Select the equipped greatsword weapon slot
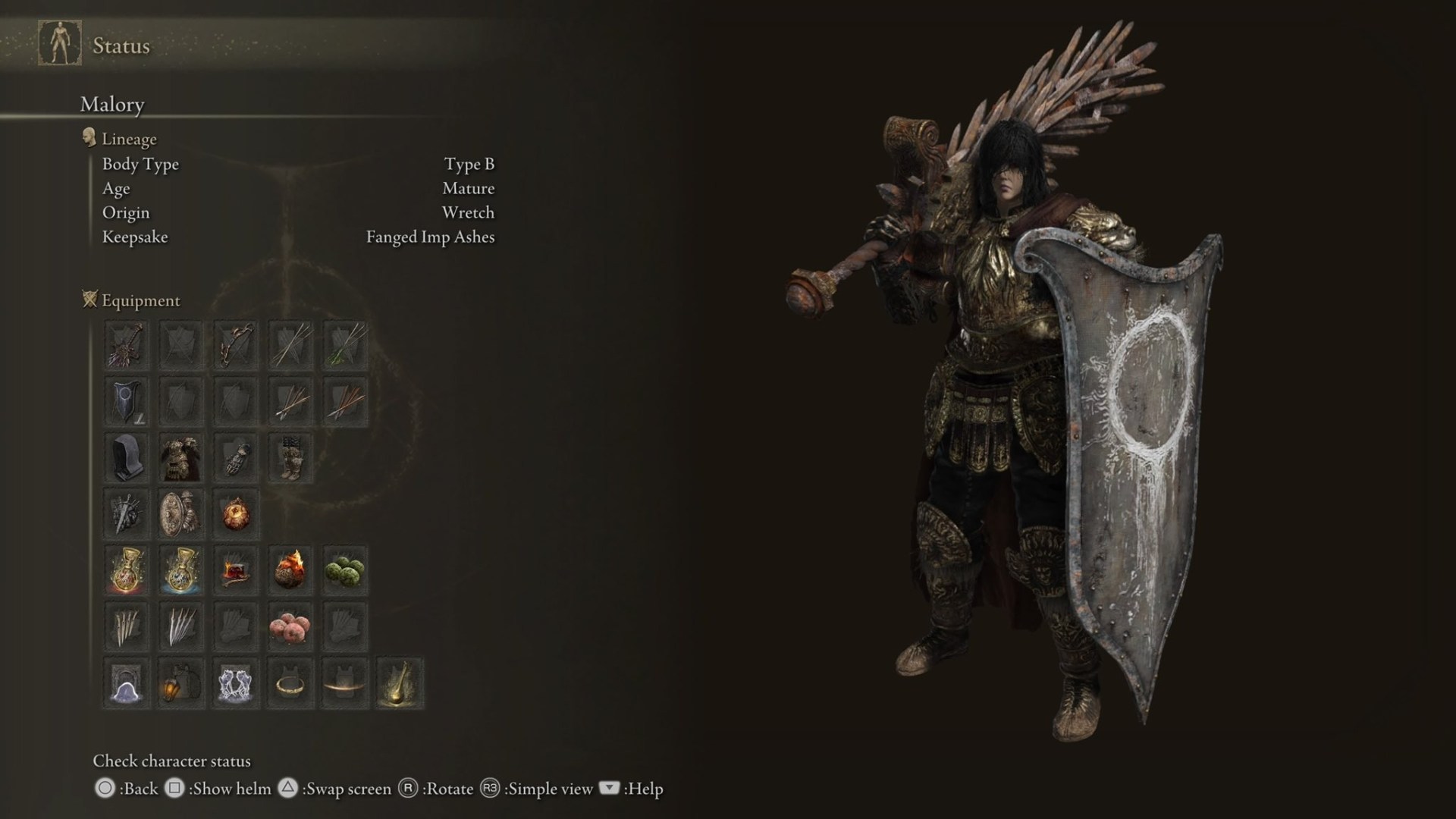 (x=126, y=345)
